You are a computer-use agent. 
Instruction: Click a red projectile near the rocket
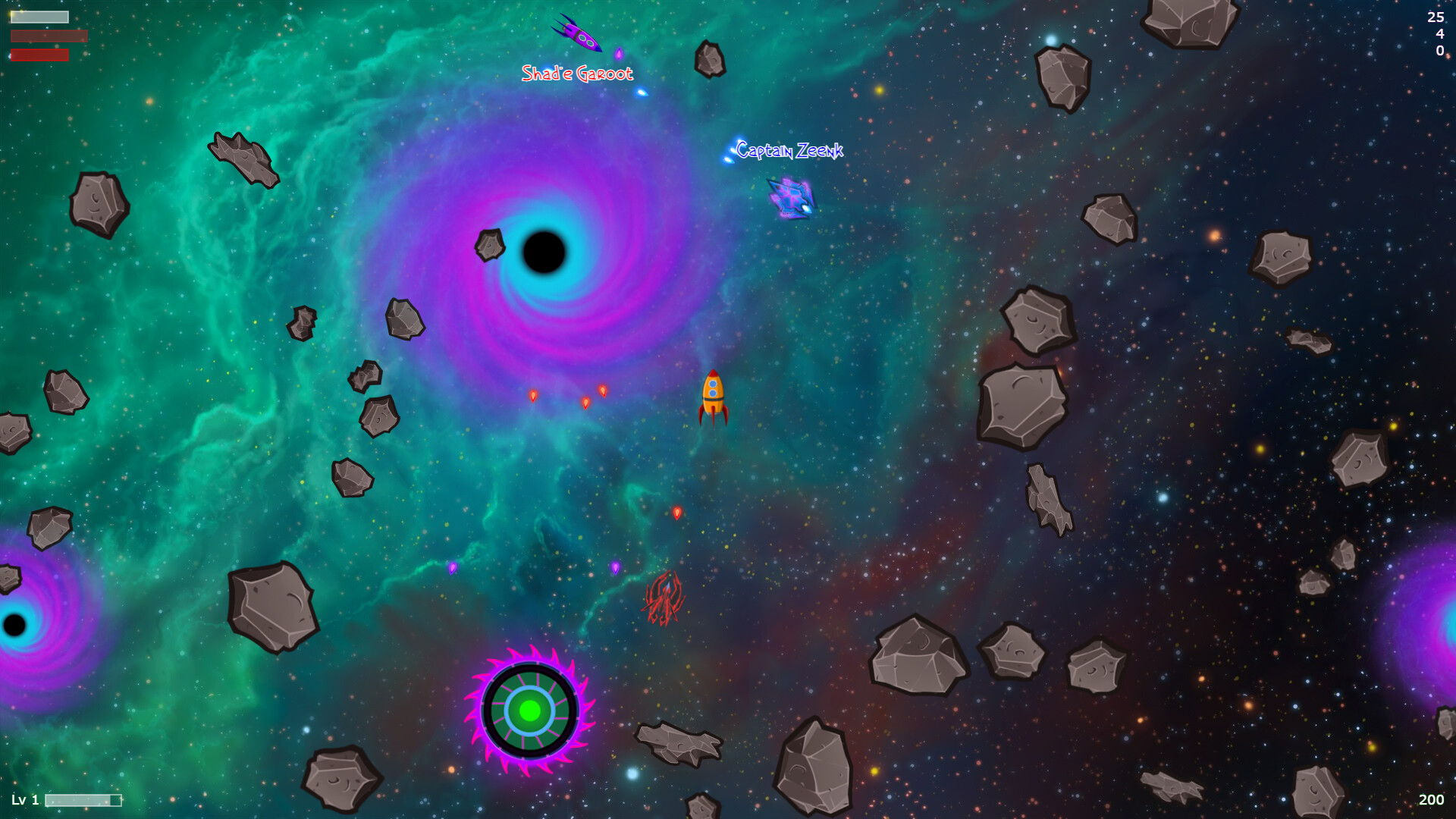click(603, 391)
